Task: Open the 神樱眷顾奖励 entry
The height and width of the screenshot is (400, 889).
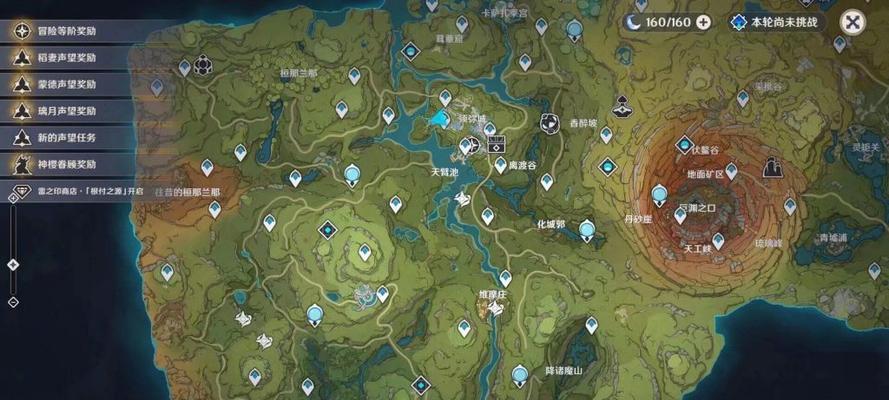Action: (68, 164)
